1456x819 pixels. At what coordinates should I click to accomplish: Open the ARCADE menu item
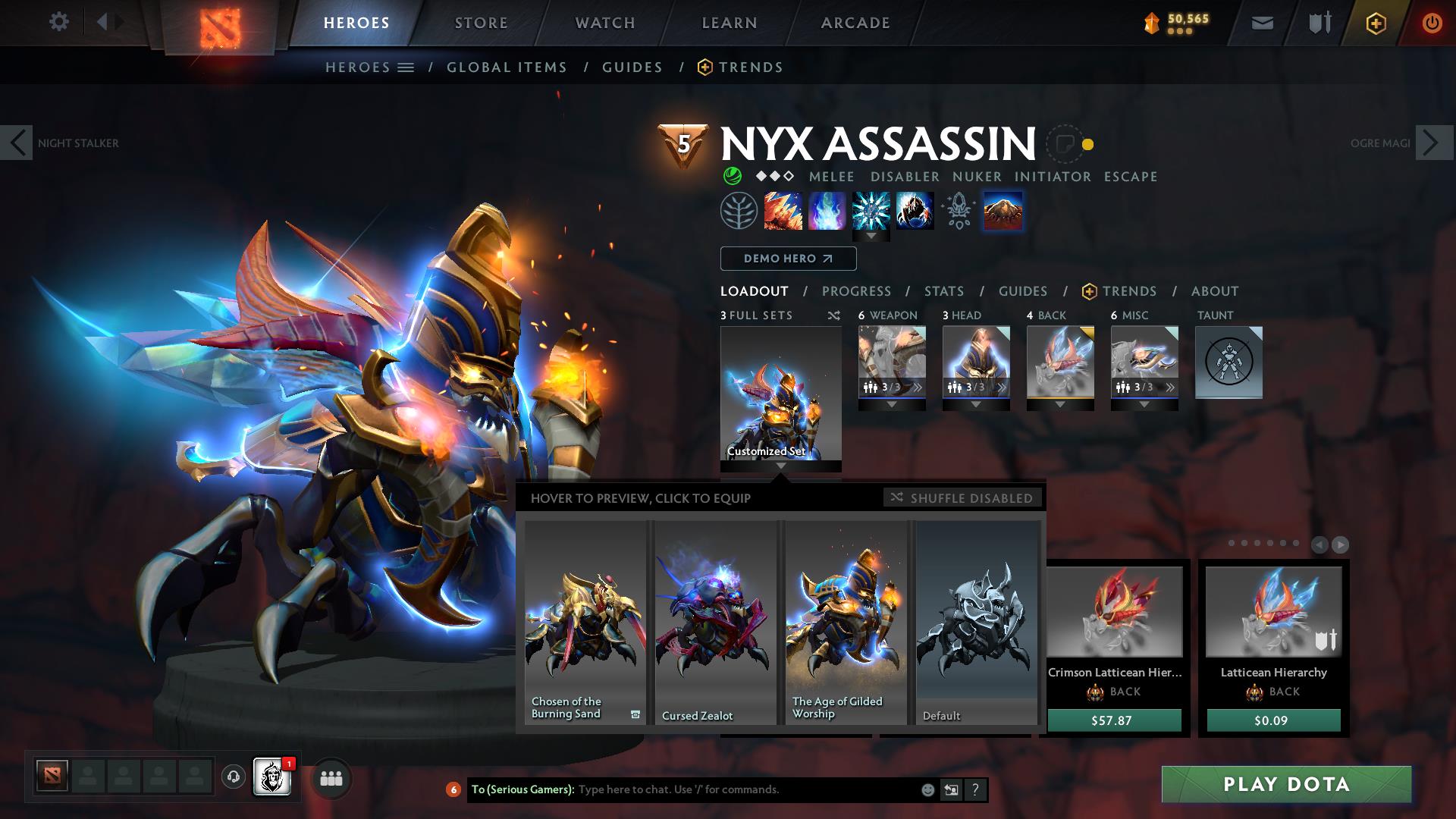(855, 23)
